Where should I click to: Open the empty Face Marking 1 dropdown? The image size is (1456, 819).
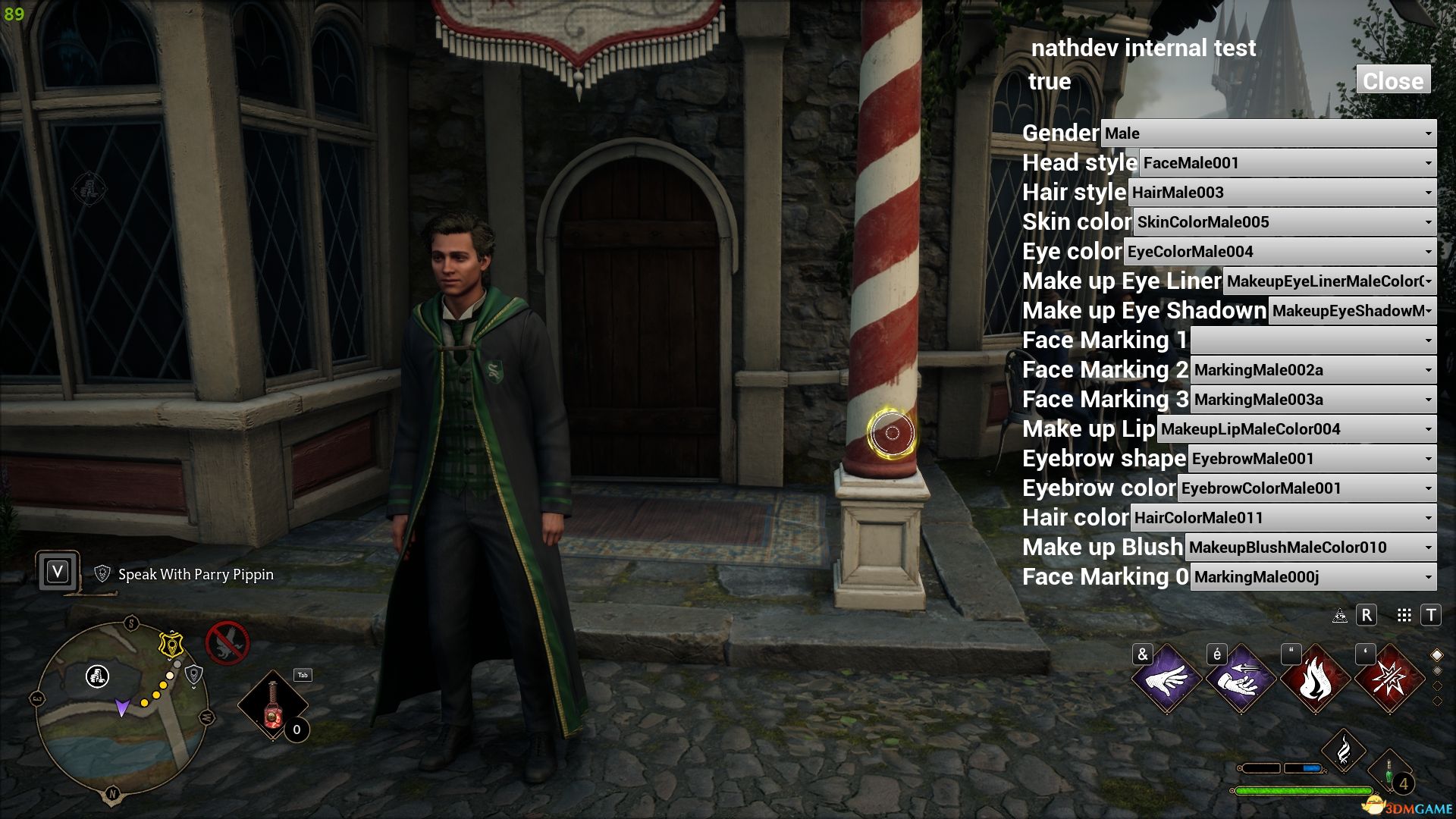tap(1313, 340)
